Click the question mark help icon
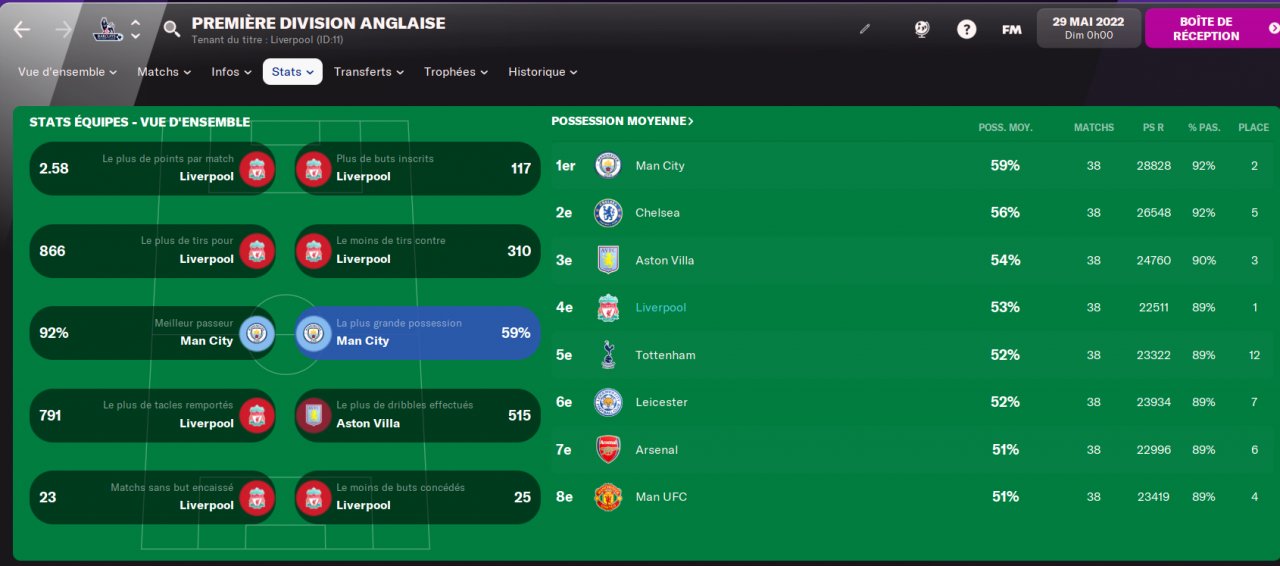1280x566 pixels. pos(966,29)
